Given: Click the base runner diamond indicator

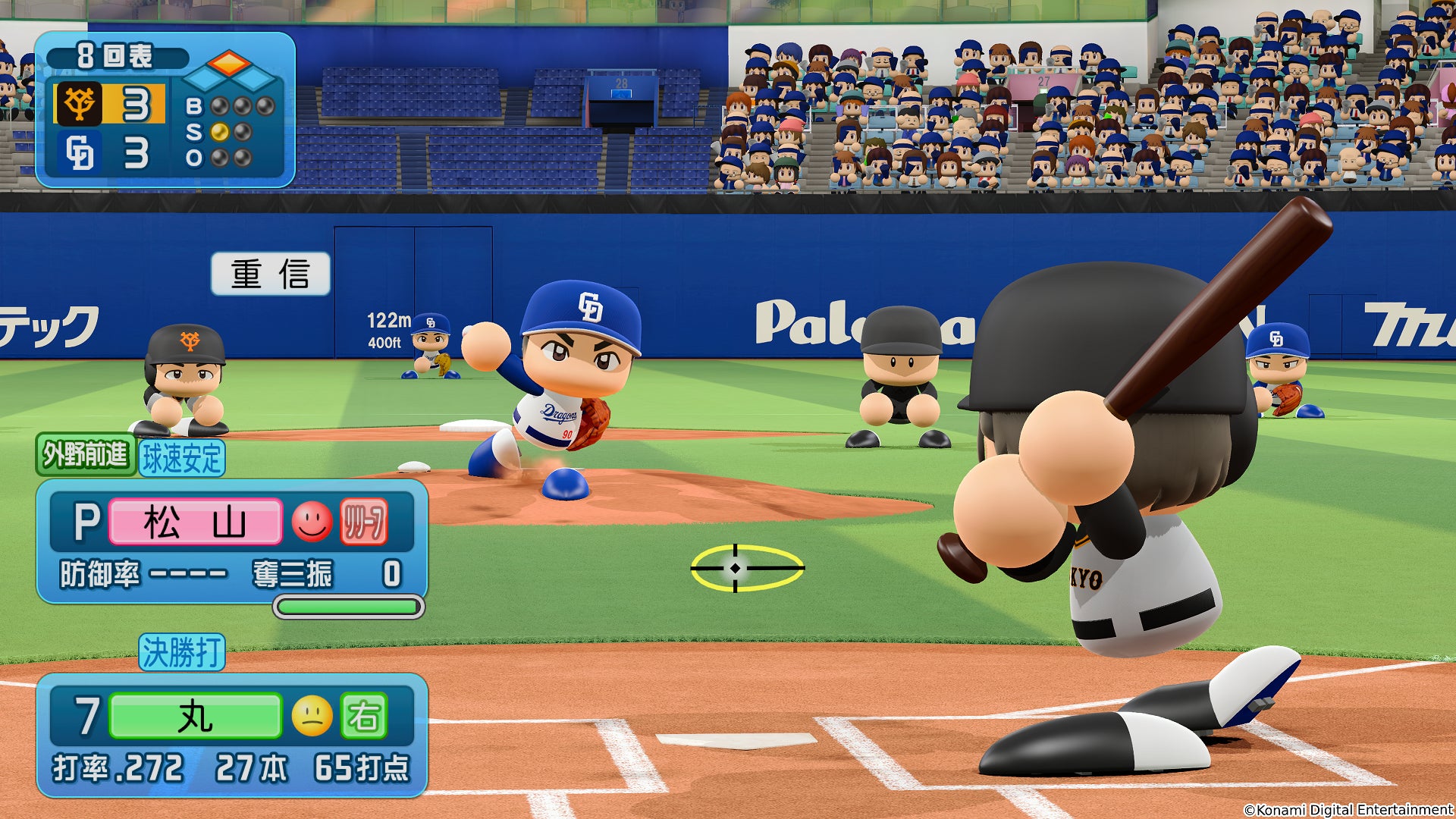Looking at the screenshot, I should tap(229, 71).
